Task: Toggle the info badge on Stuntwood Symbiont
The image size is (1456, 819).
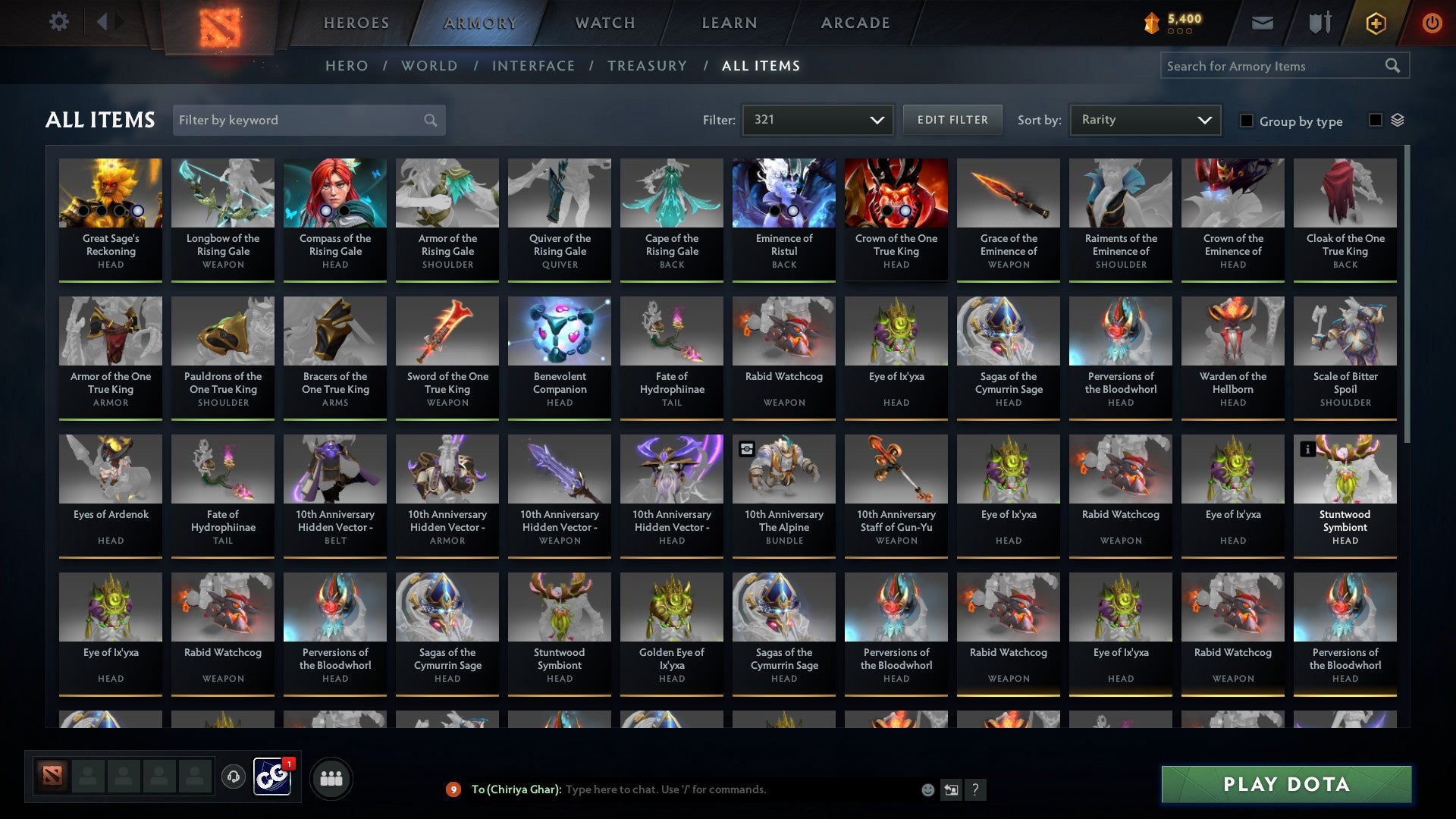Action: (x=1307, y=450)
